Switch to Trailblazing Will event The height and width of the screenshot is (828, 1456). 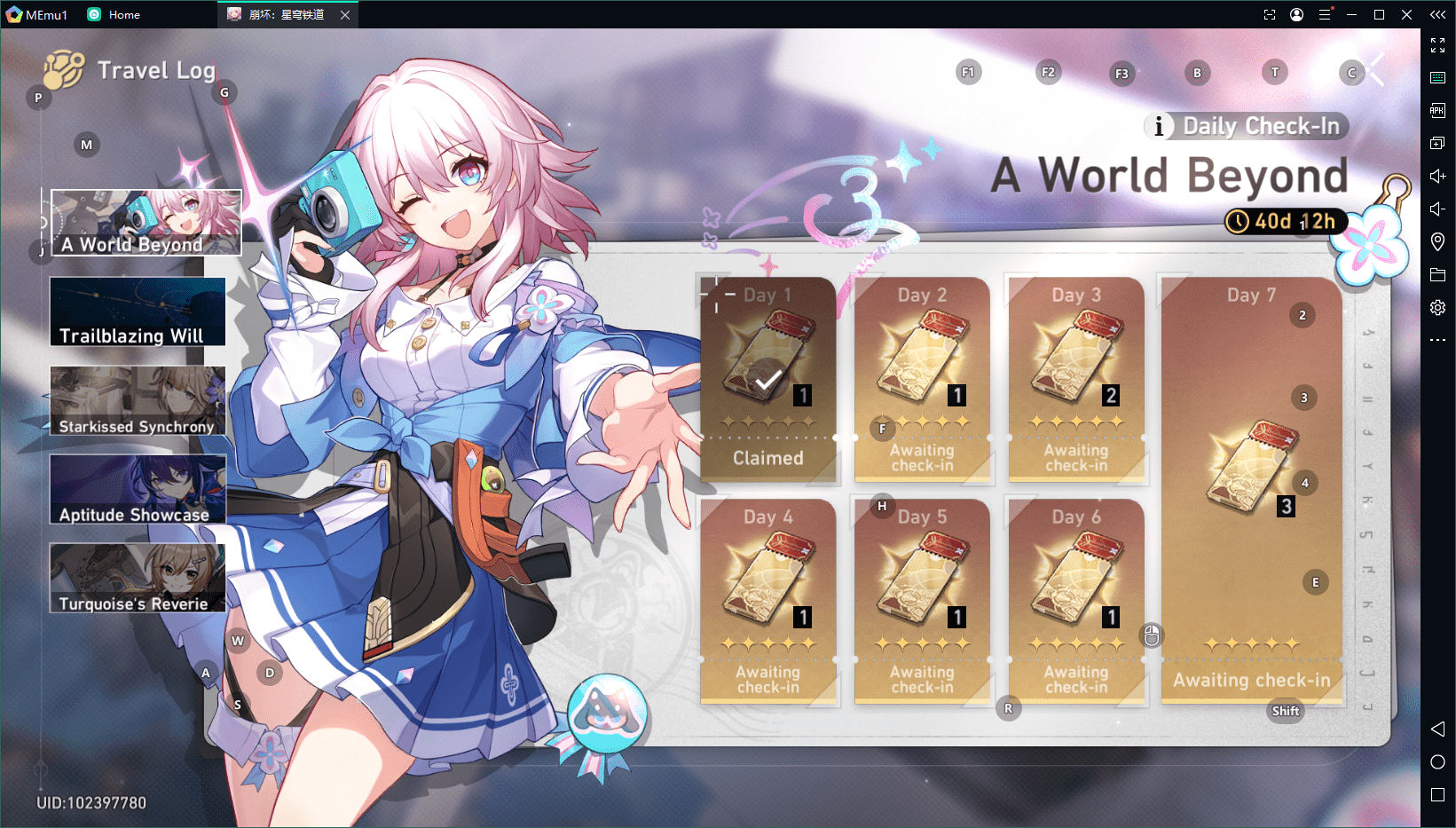(x=138, y=311)
